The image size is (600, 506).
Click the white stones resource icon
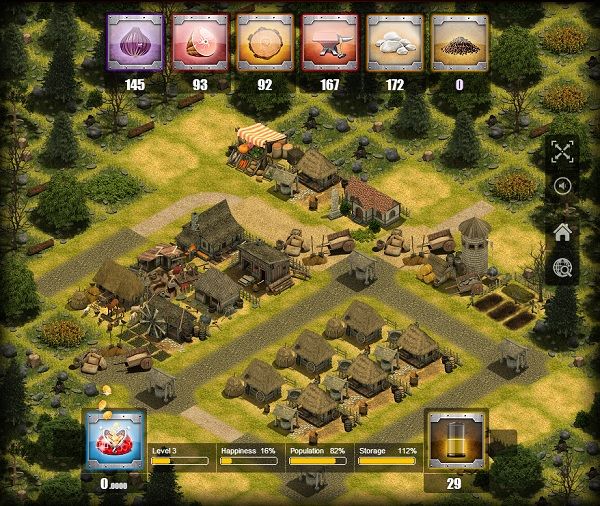[x=394, y=43]
